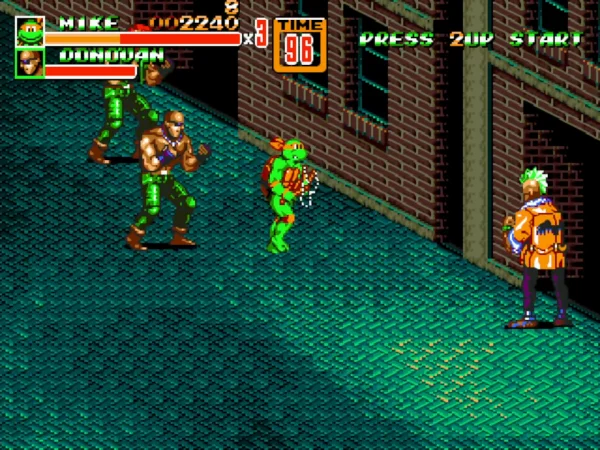Image resolution: width=600 pixels, height=450 pixels.
Task: Select the Donovan enemy portrait
Action: 29,63
